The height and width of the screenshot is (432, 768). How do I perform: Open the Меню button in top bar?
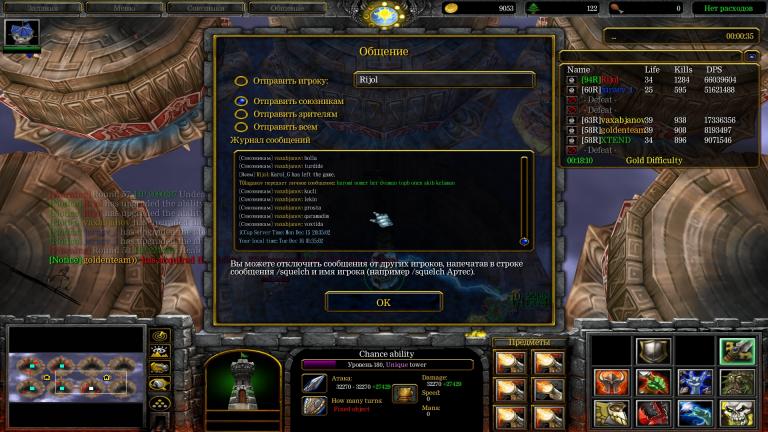tap(124, 8)
